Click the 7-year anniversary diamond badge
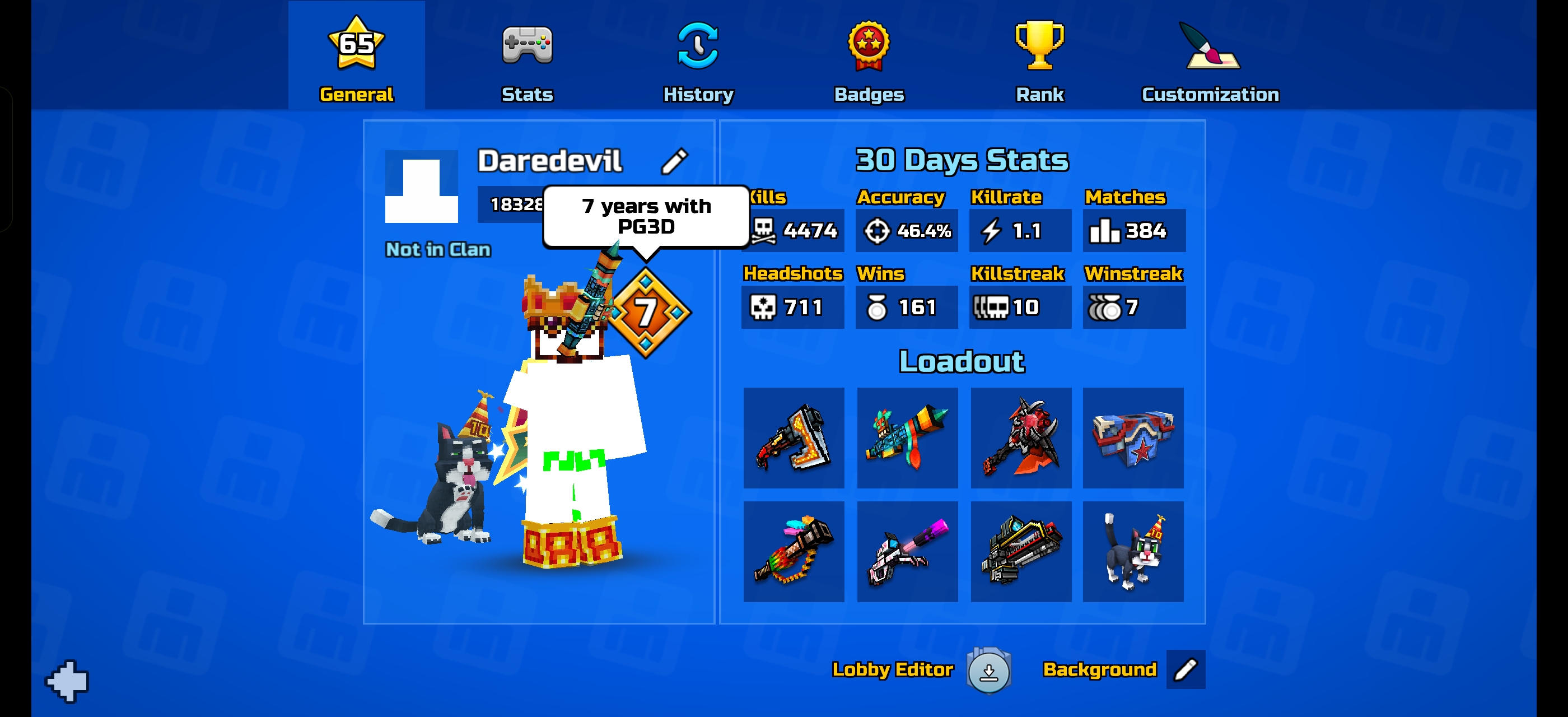 coord(646,312)
